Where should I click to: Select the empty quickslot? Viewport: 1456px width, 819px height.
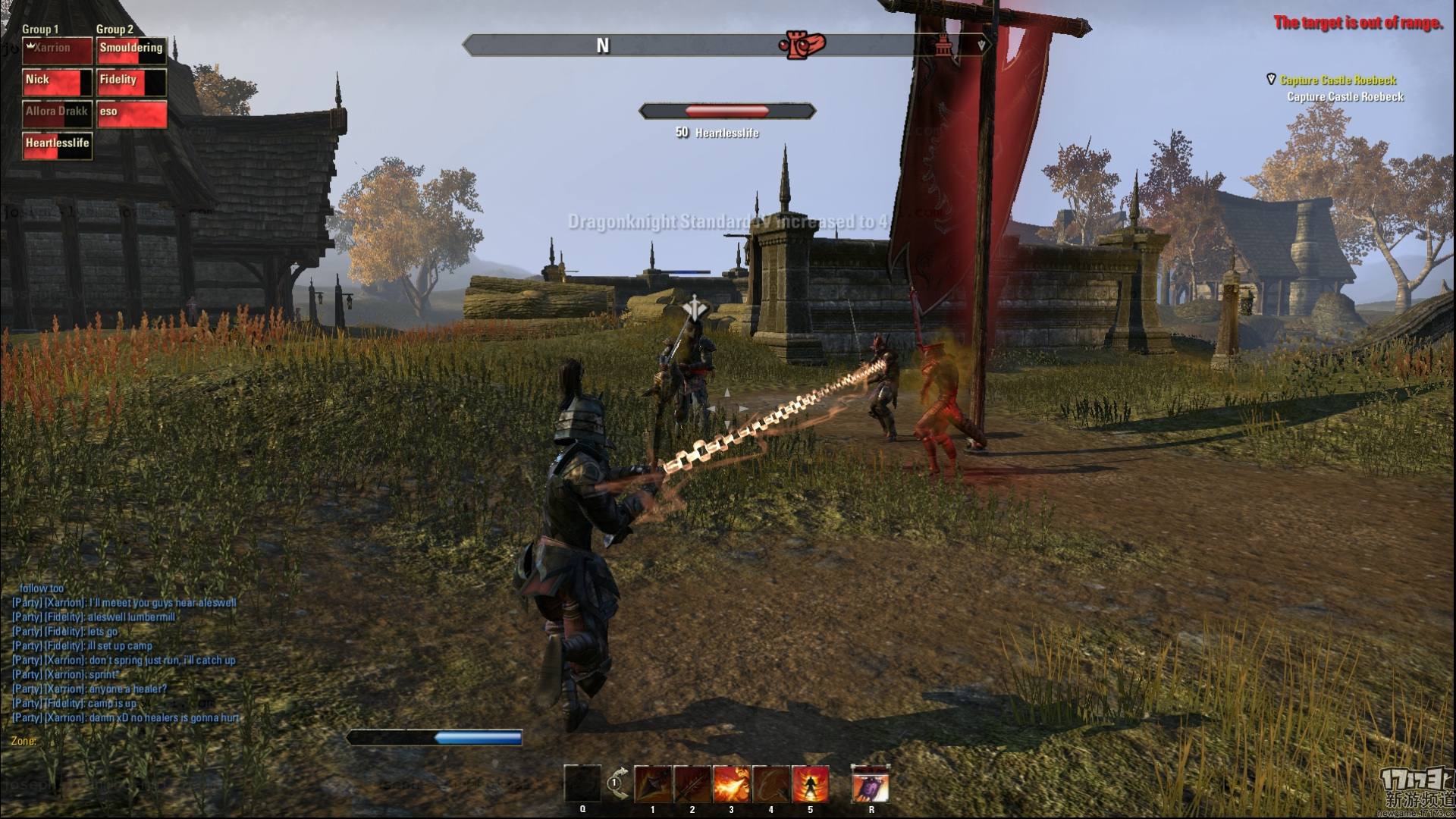(582, 784)
